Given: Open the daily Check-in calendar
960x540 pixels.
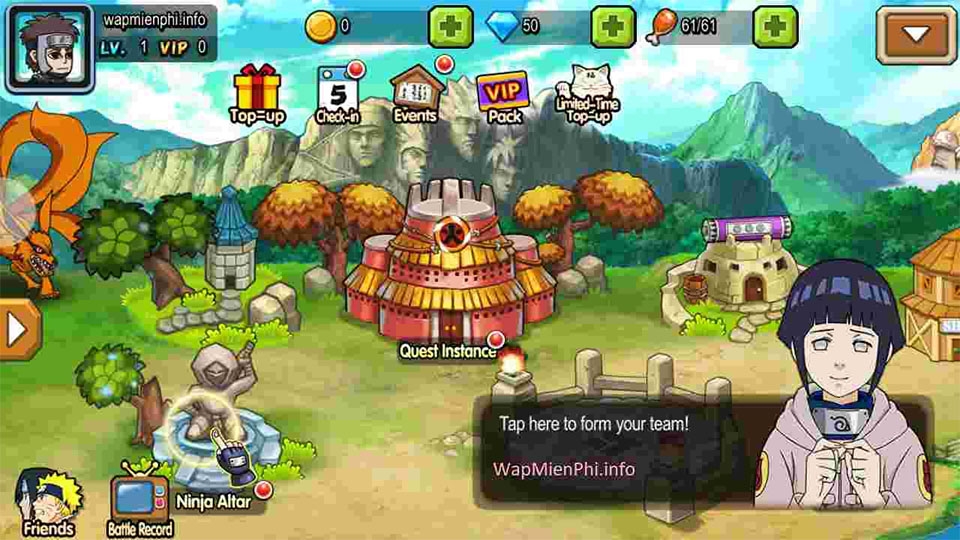Looking at the screenshot, I should click(337, 93).
